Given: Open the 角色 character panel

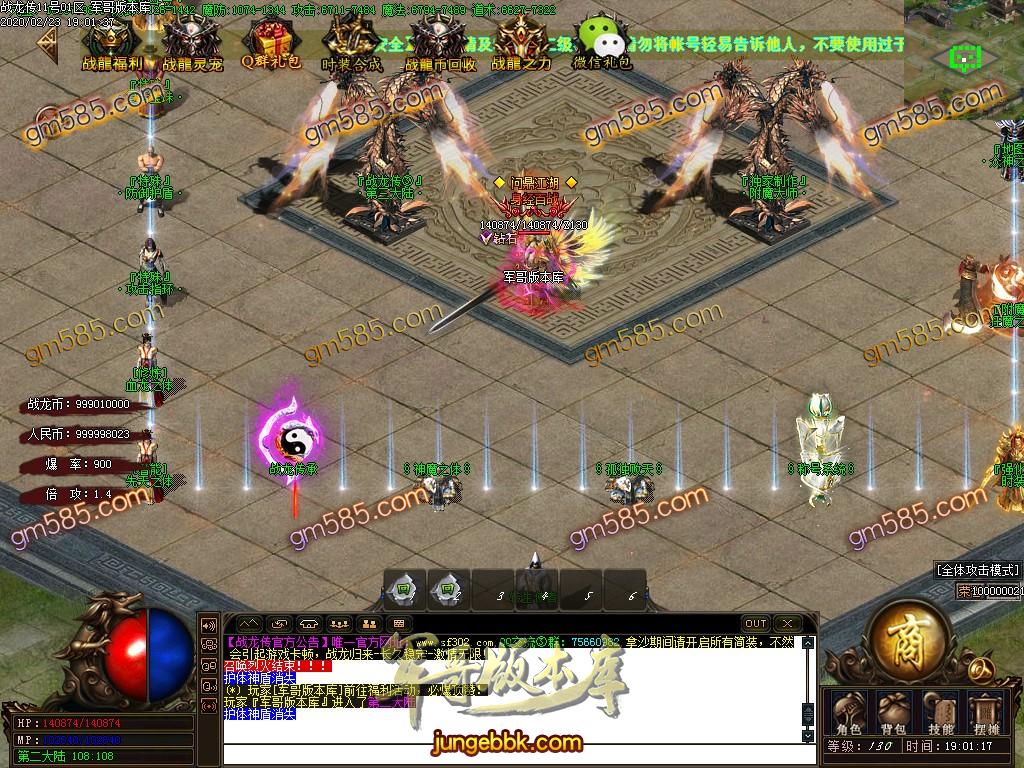Looking at the screenshot, I should [x=848, y=711].
